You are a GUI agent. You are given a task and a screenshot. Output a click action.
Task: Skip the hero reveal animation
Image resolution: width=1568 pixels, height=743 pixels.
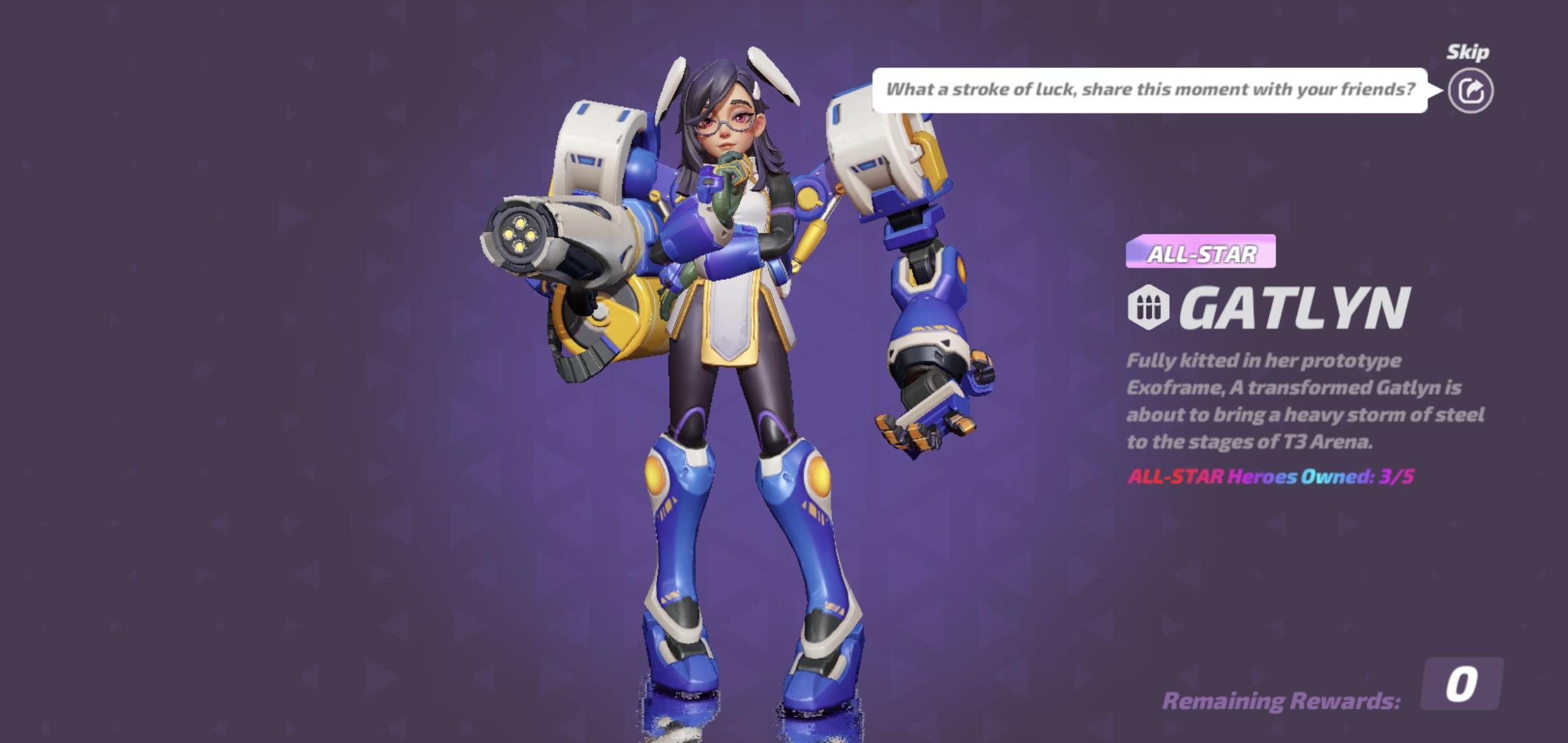tap(1468, 52)
